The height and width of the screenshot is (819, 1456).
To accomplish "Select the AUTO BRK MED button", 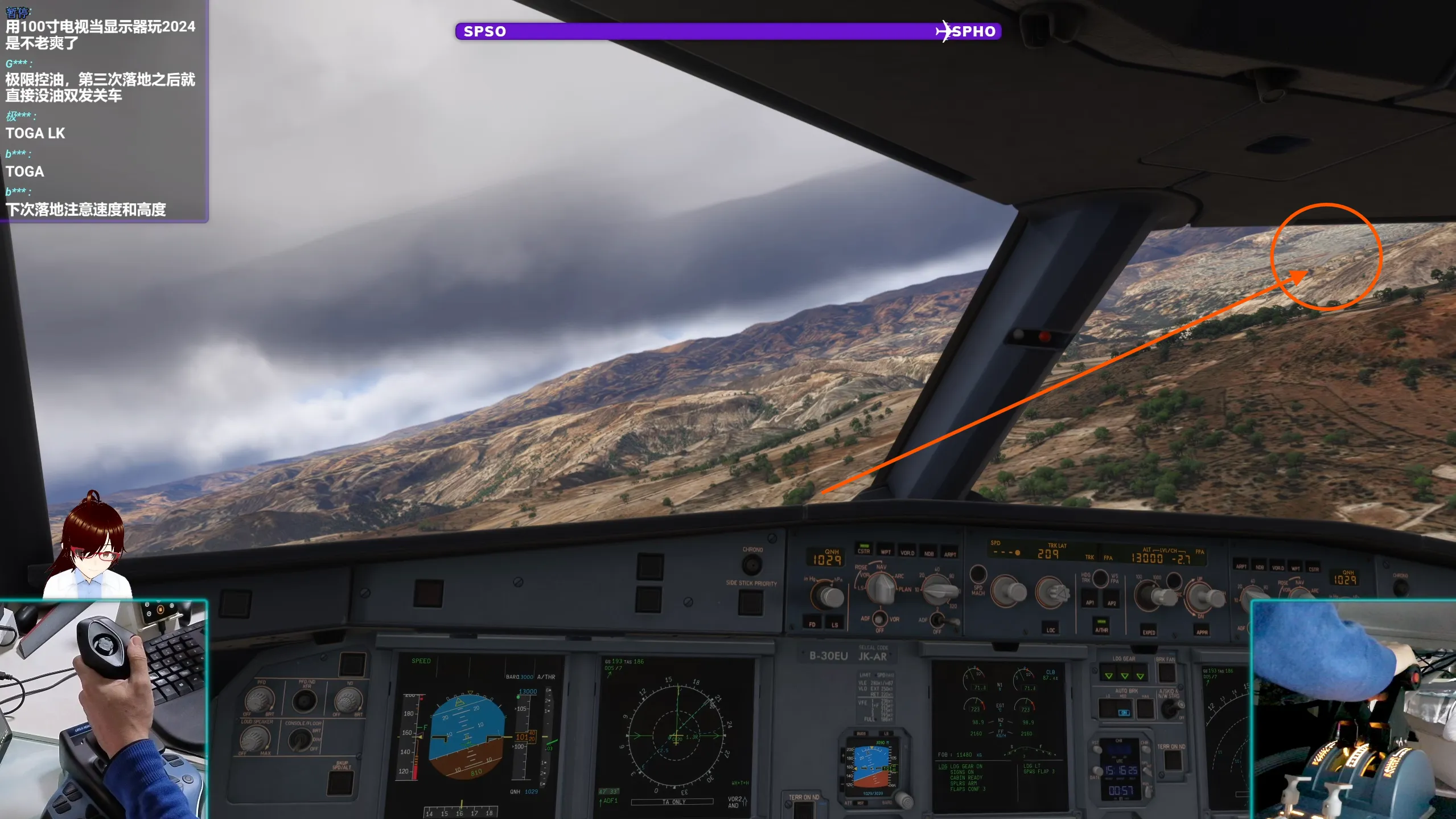I will [1124, 710].
